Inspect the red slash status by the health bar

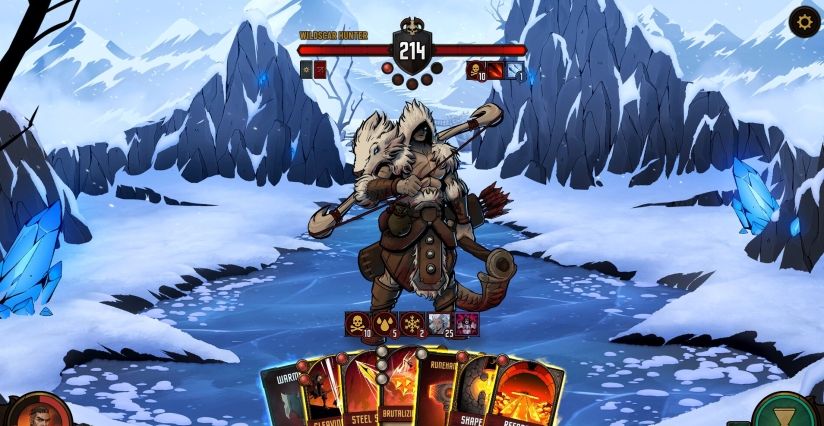click(495, 71)
